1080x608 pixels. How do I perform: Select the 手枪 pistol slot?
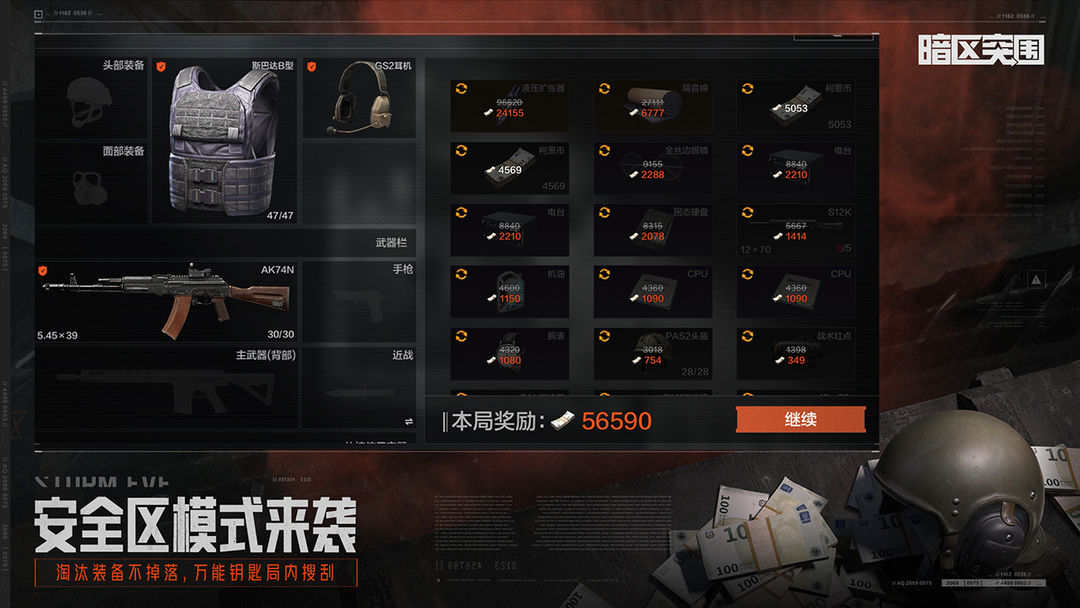[x=359, y=302]
